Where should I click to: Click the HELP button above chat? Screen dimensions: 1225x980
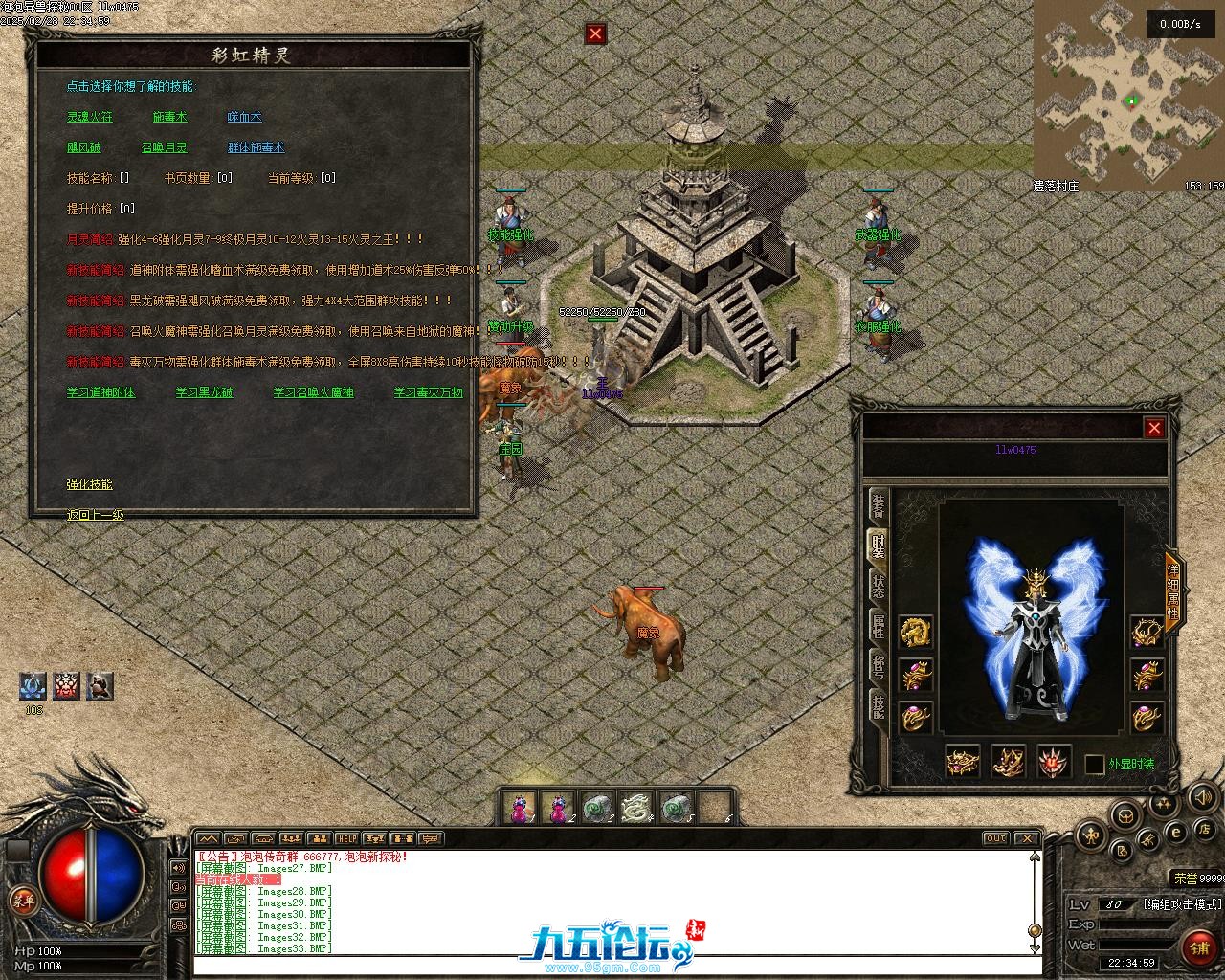point(346,838)
